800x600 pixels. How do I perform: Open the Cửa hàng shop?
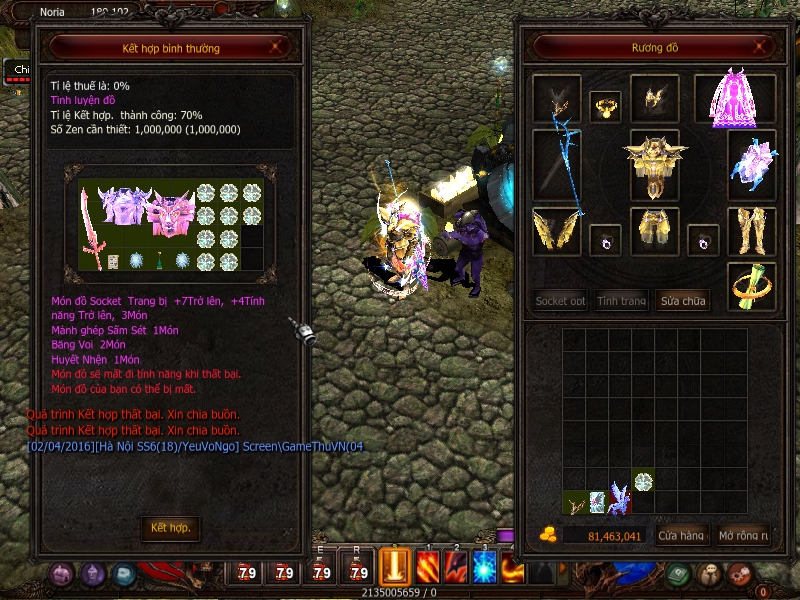(683, 536)
